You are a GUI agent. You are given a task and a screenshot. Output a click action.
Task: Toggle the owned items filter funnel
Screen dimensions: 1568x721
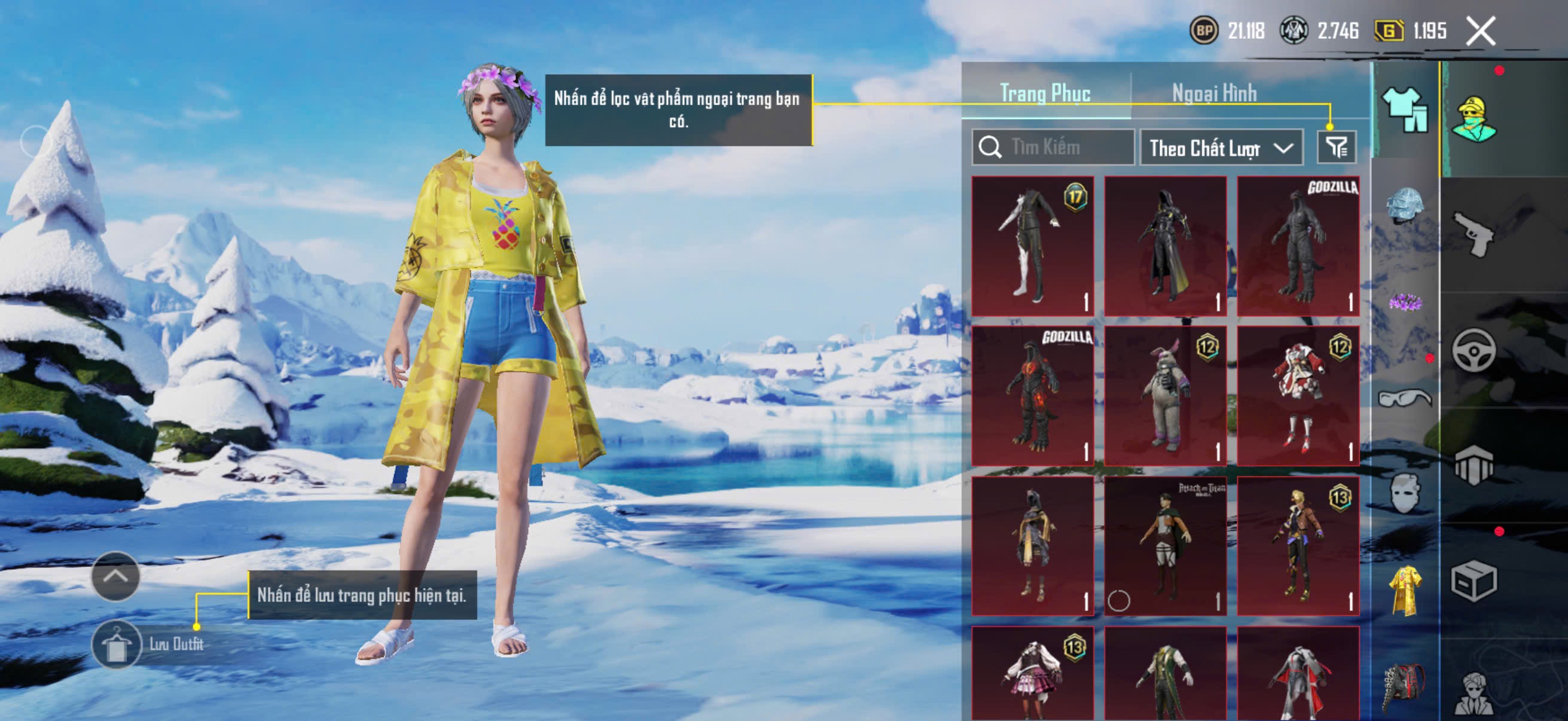tap(1336, 147)
